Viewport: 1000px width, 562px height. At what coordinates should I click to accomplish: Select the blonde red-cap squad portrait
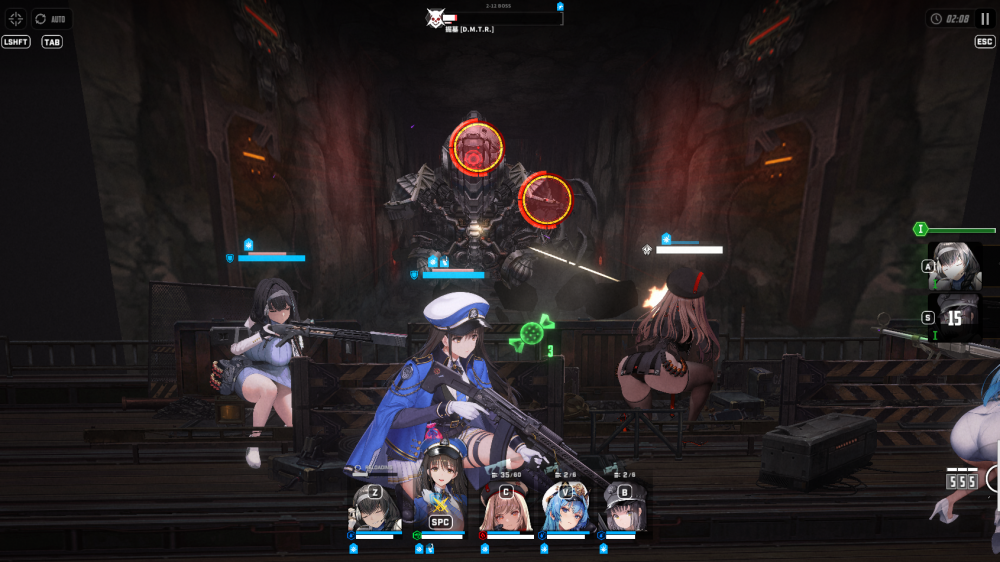(x=505, y=509)
